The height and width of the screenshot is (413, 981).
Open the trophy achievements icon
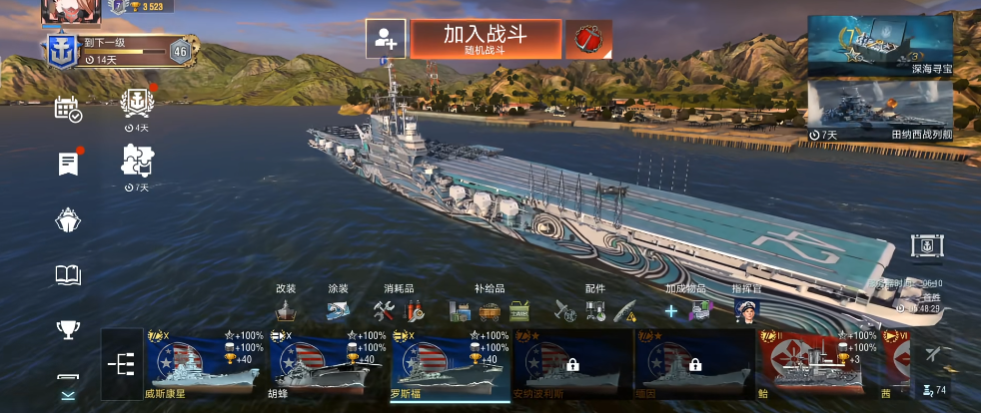click(68, 329)
